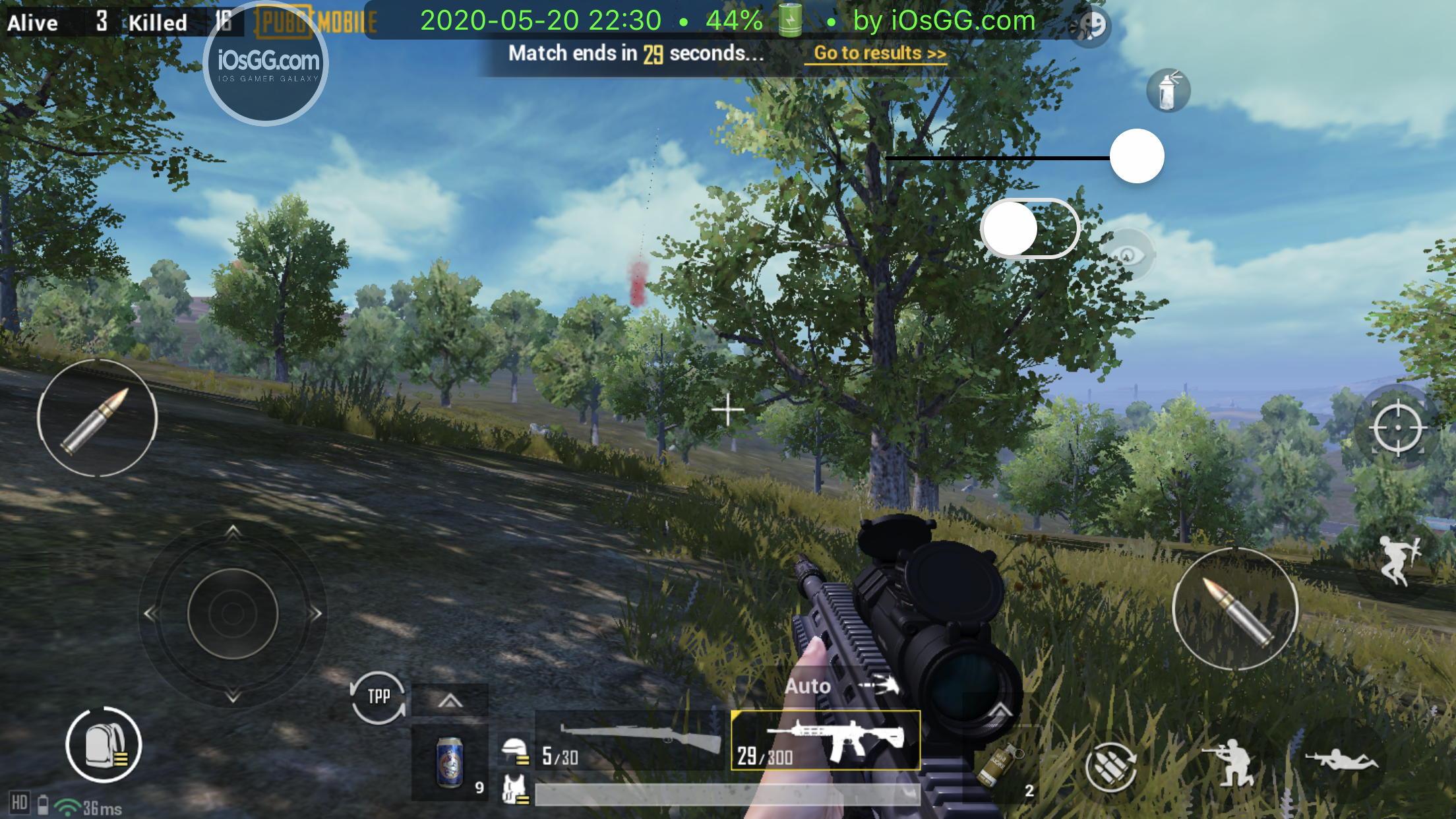This screenshot has width=1456, height=819.
Task: Flip the white overlay toggle switch
Action: (1029, 228)
